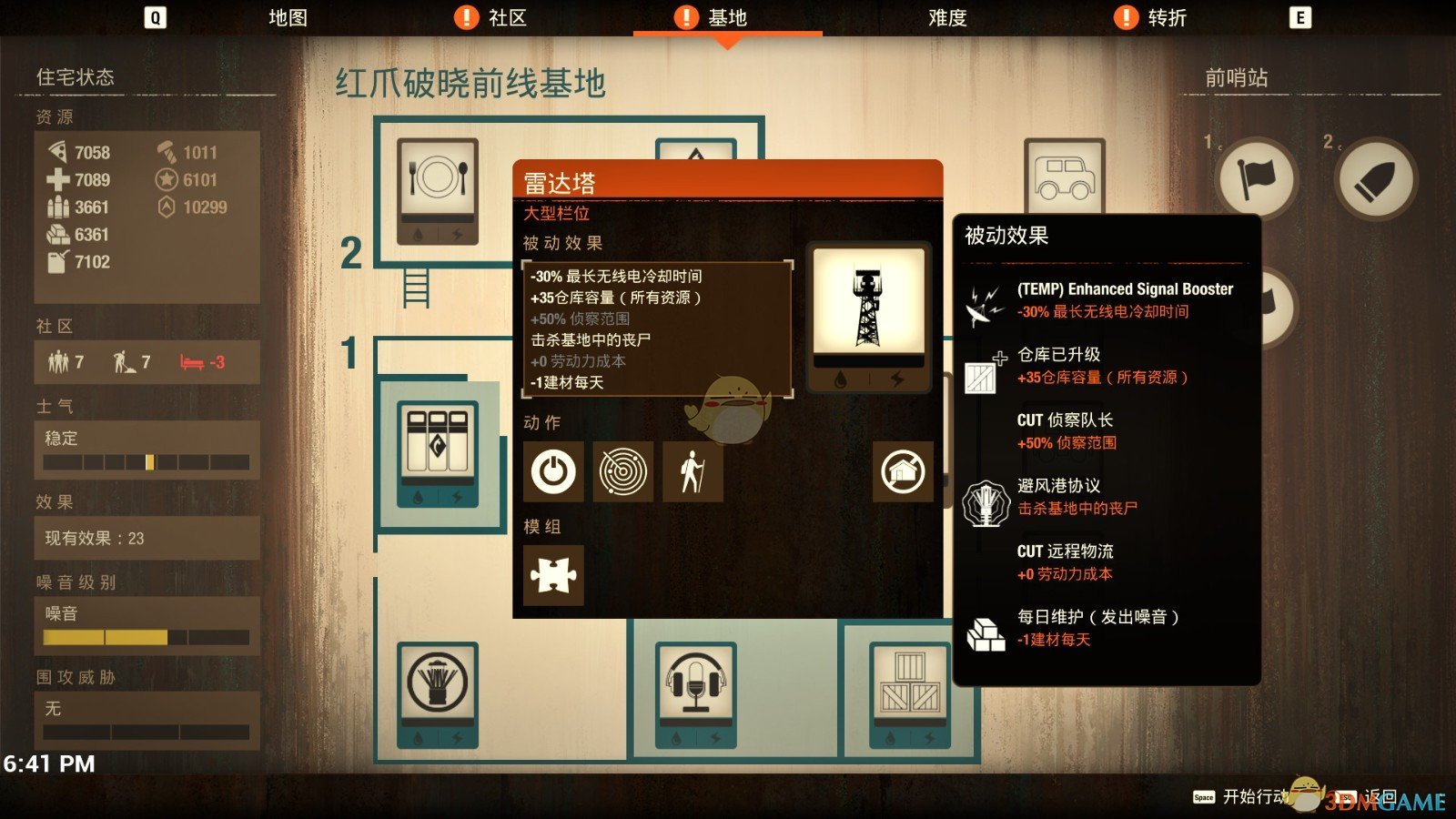Open the puzzle-piece module slot under 模组
This screenshot has width=1456, height=819.
[x=553, y=577]
